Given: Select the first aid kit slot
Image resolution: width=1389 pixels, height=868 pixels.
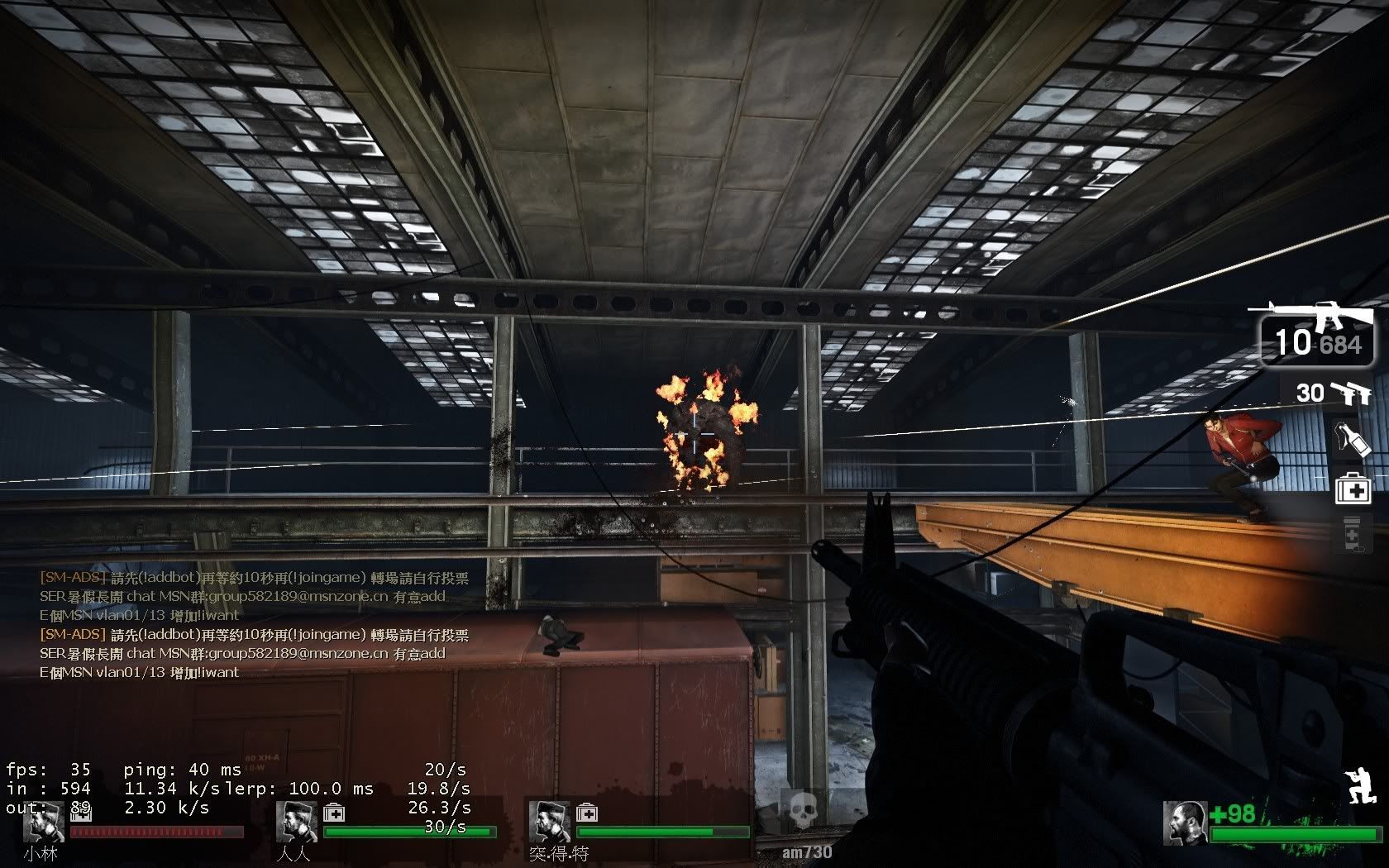Looking at the screenshot, I should pyautogui.click(x=1353, y=488).
